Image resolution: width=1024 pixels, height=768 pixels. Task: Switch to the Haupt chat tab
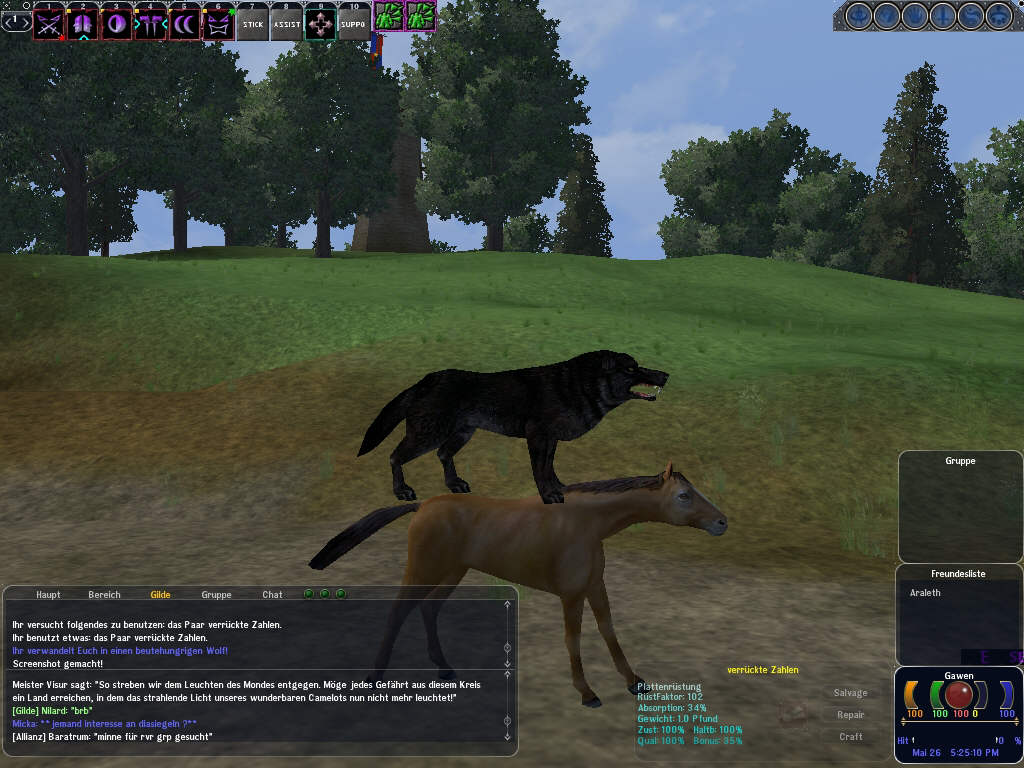tap(48, 594)
